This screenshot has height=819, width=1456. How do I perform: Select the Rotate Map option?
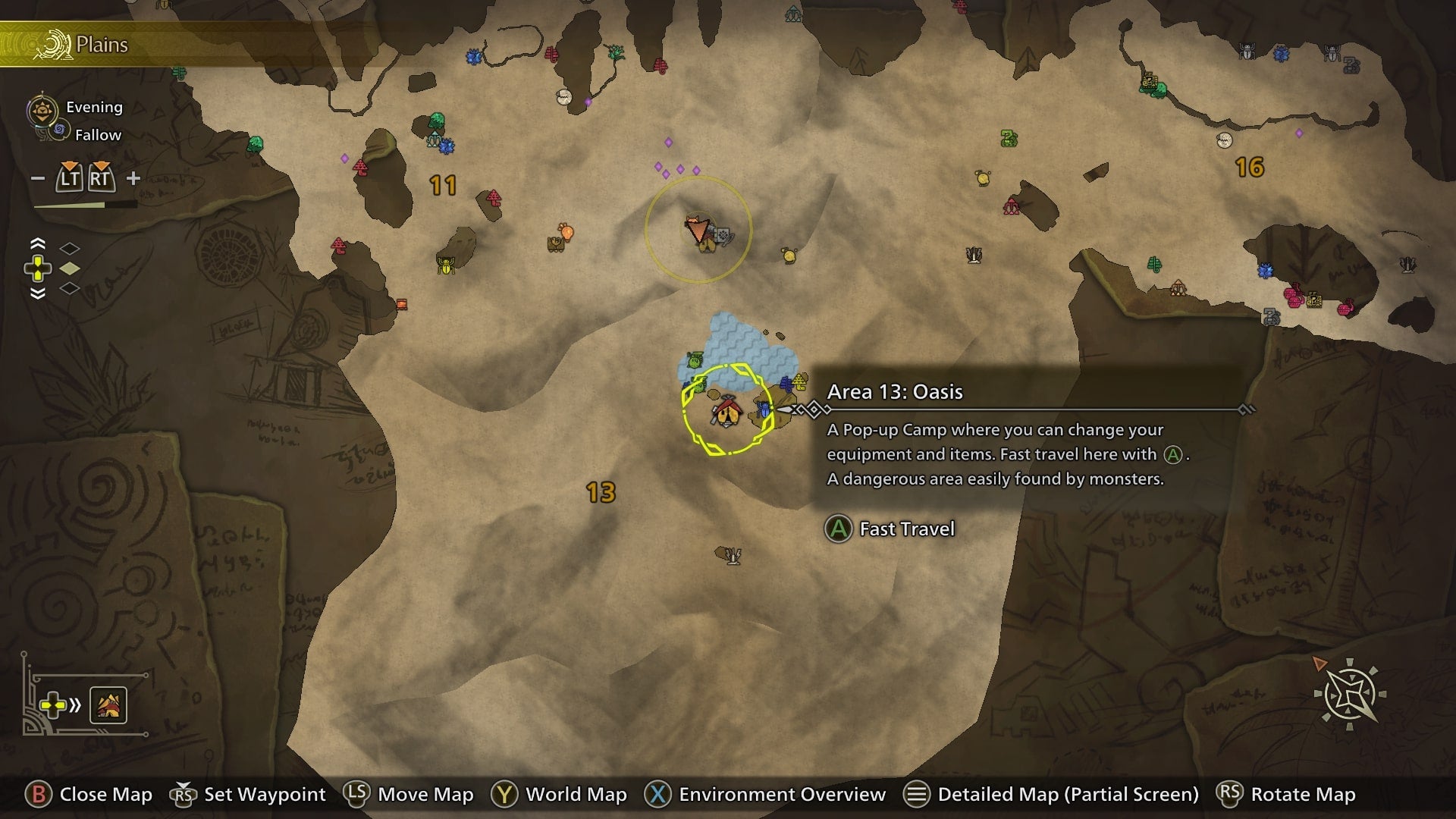[x=1302, y=794]
